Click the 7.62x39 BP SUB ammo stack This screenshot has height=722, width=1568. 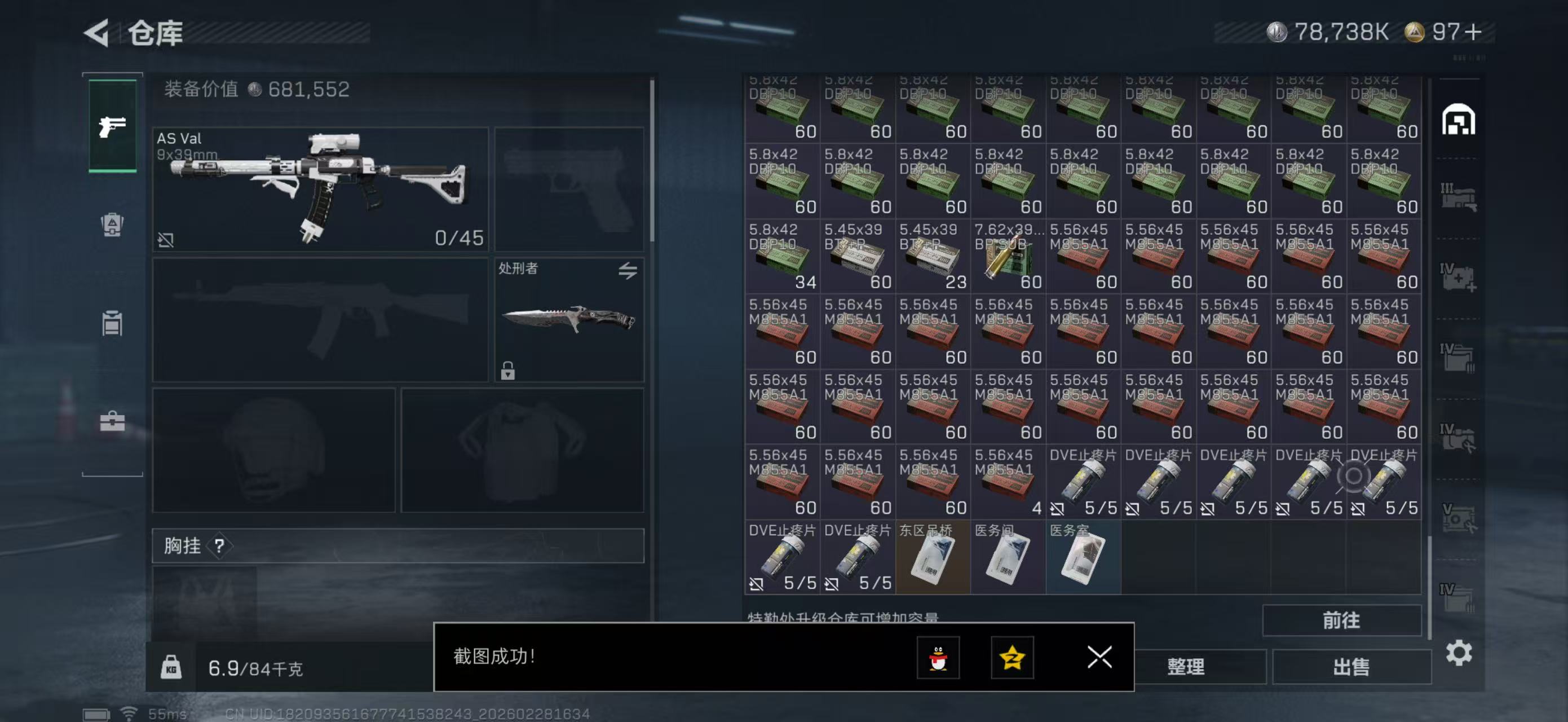(1008, 257)
